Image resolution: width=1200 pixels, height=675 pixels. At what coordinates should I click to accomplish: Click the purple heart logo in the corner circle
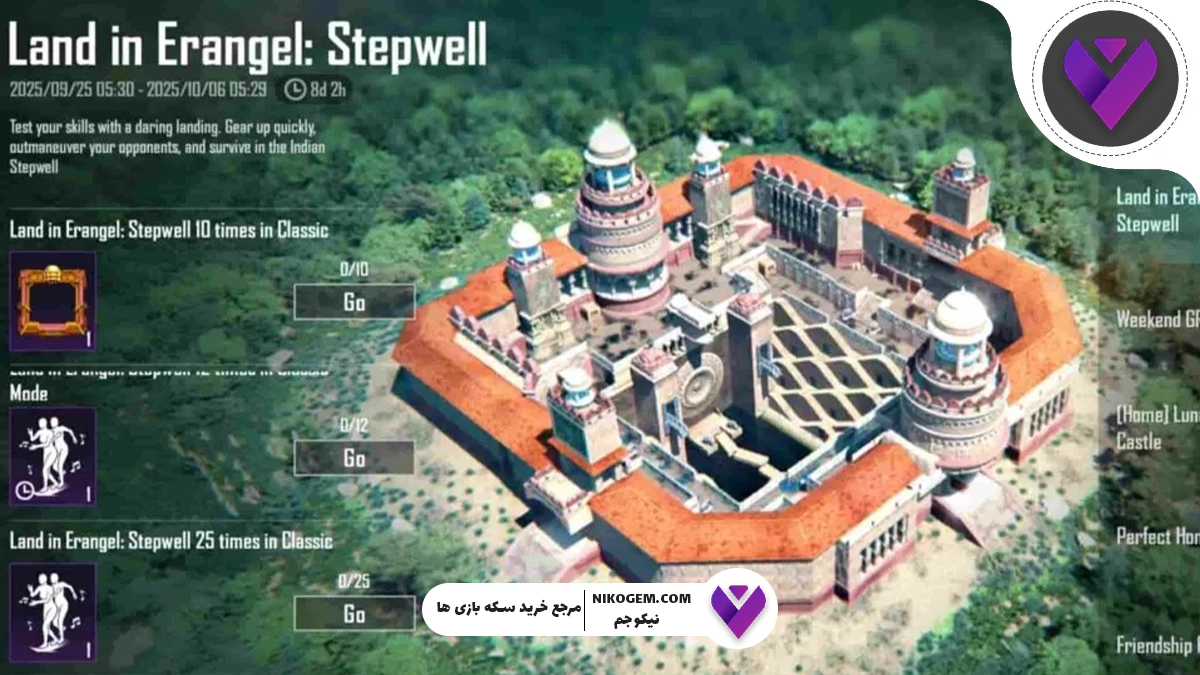1099,79
